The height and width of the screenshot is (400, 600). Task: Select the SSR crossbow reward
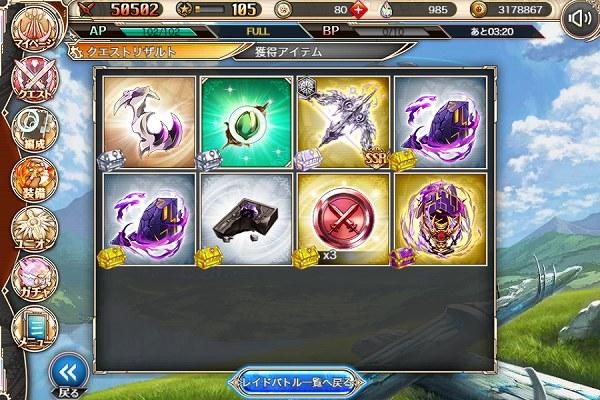(x=343, y=121)
